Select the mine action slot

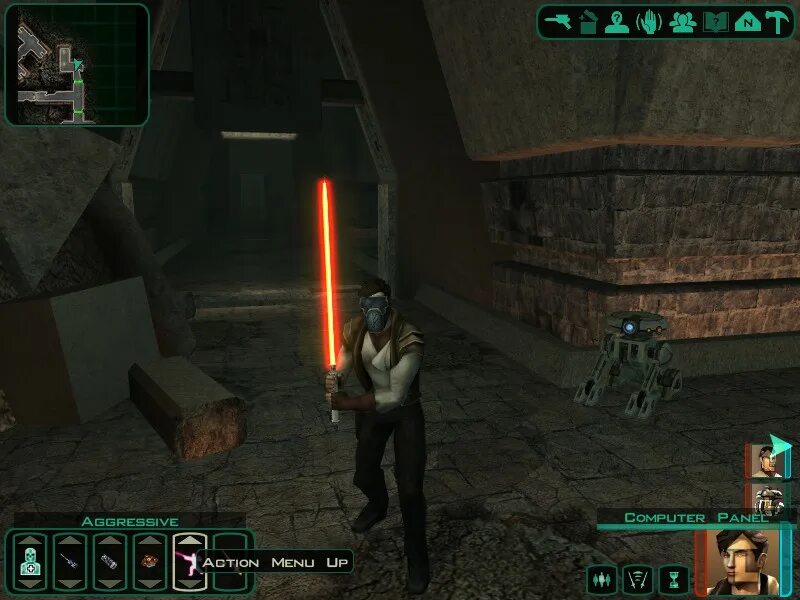(150, 562)
